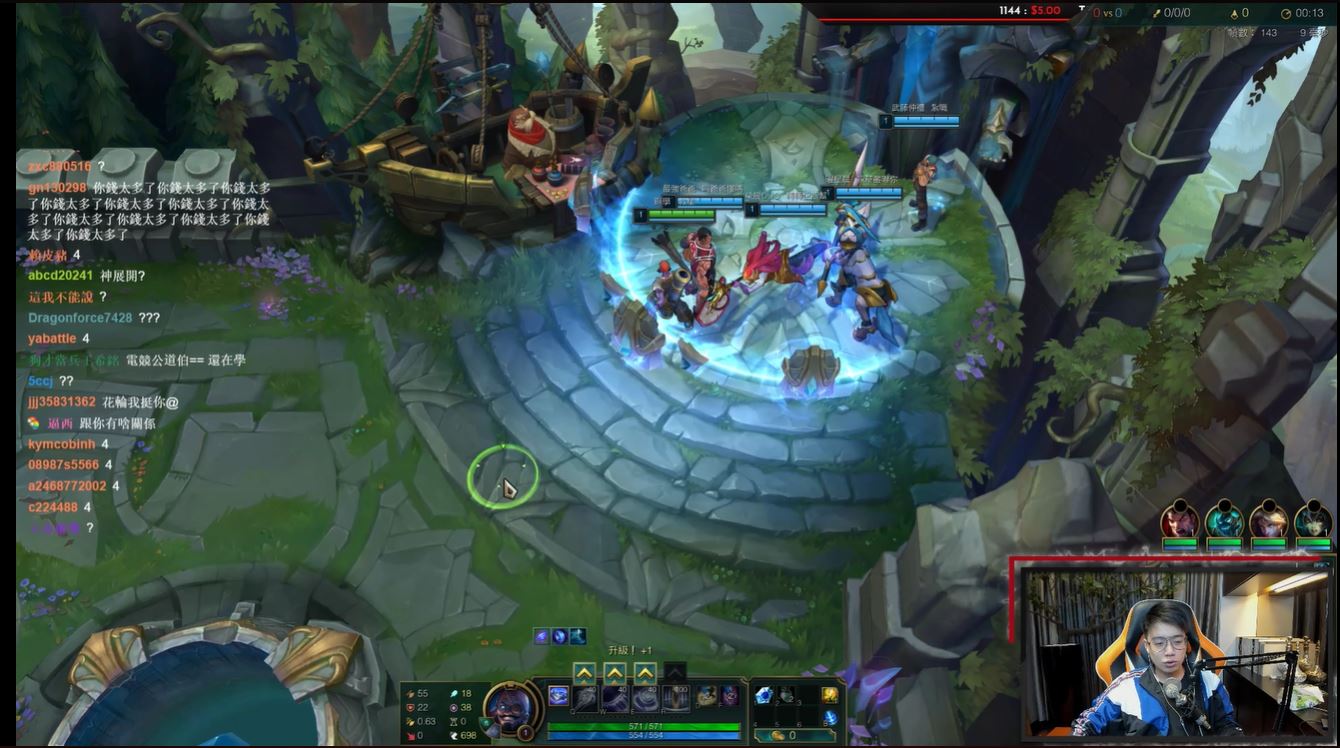Cast the W ability
Viewport: 1340px width, 748px height.
(617, 697)
